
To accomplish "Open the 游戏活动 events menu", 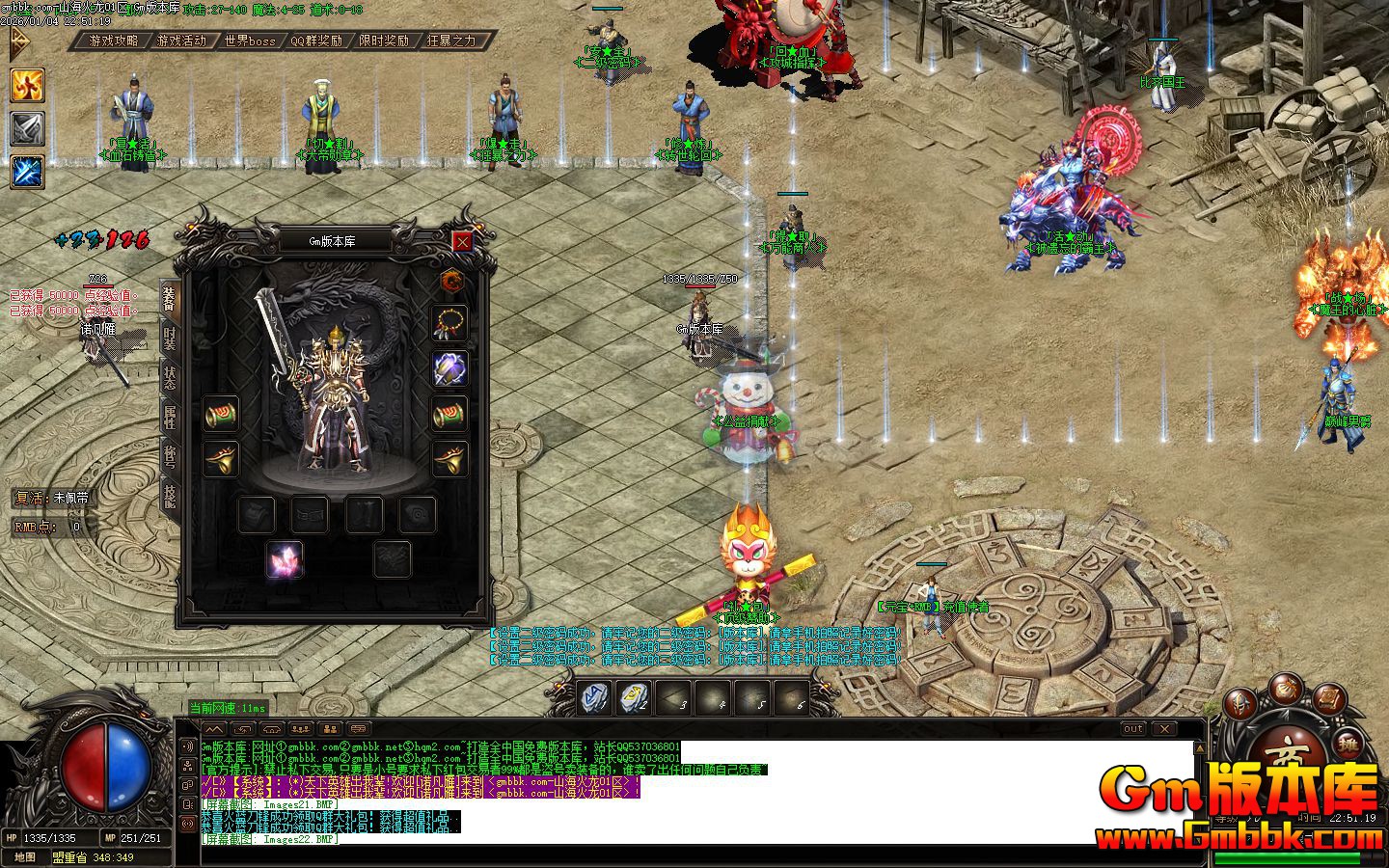I will tap(181, 41).
